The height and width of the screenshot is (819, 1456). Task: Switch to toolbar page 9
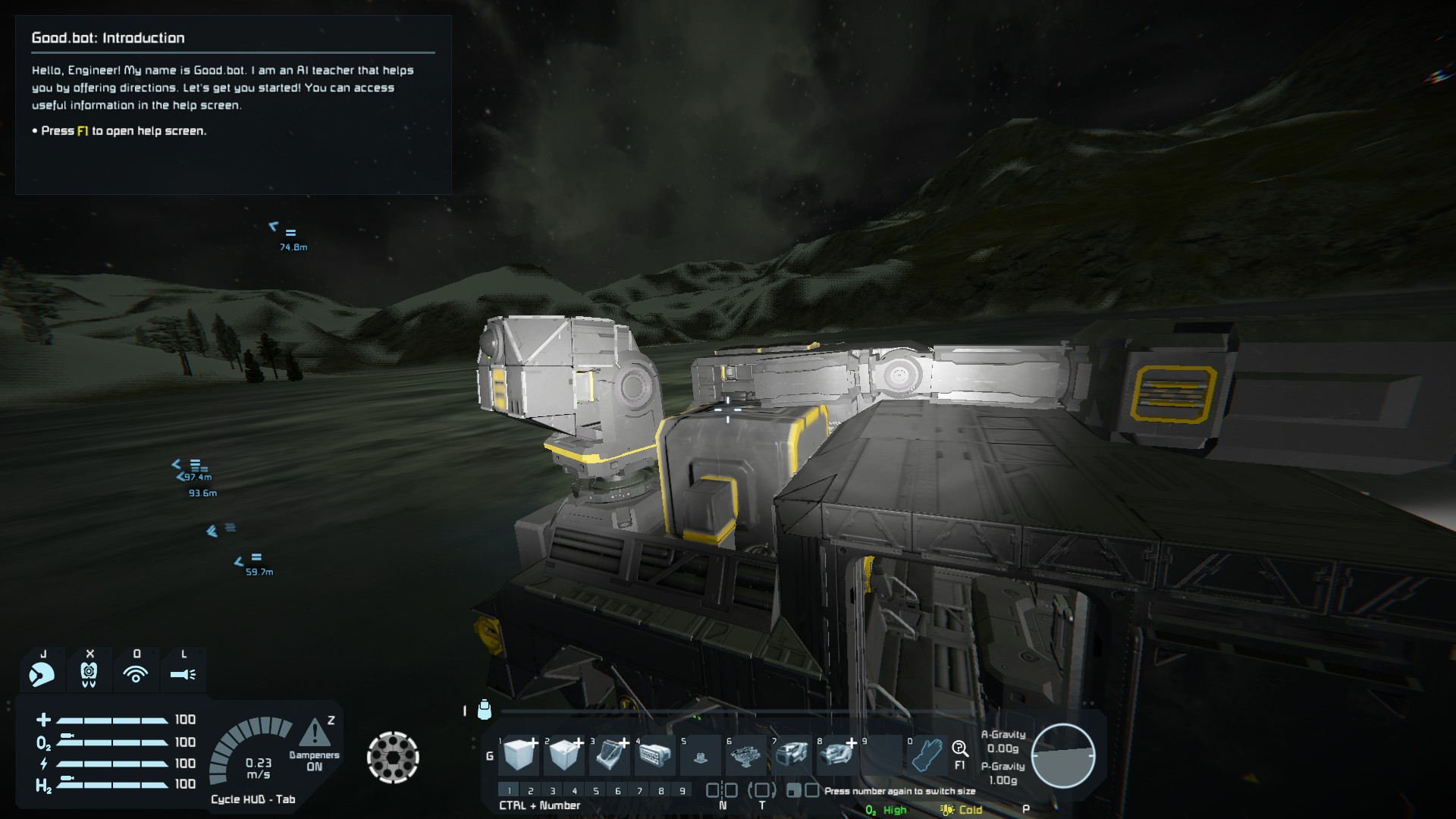coord(682,791)
